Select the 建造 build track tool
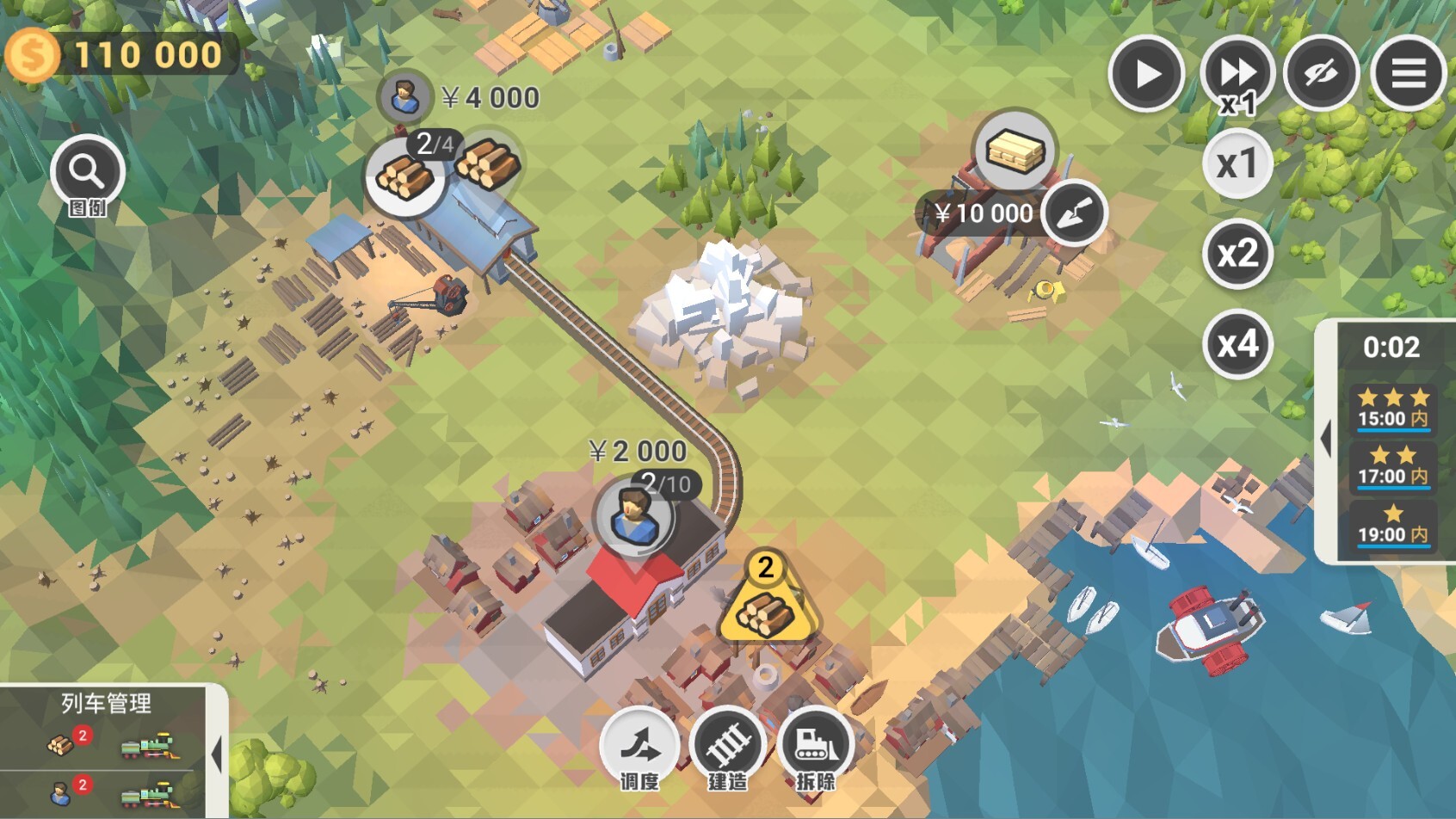The width and height of the screenshot is (1456, 819). [x=728, y=747]
